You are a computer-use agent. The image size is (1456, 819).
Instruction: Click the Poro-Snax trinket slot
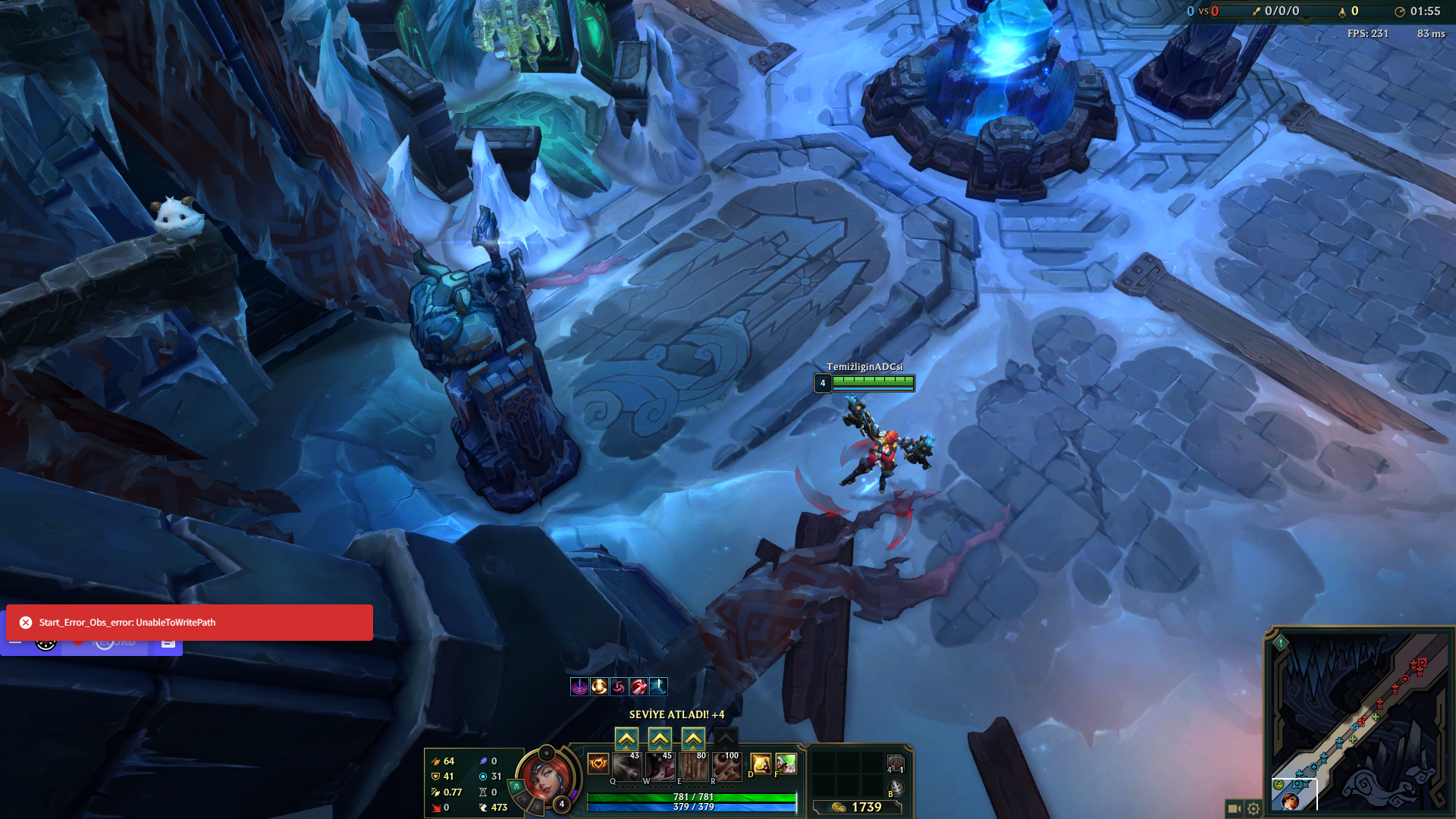(x=896, y=764)
